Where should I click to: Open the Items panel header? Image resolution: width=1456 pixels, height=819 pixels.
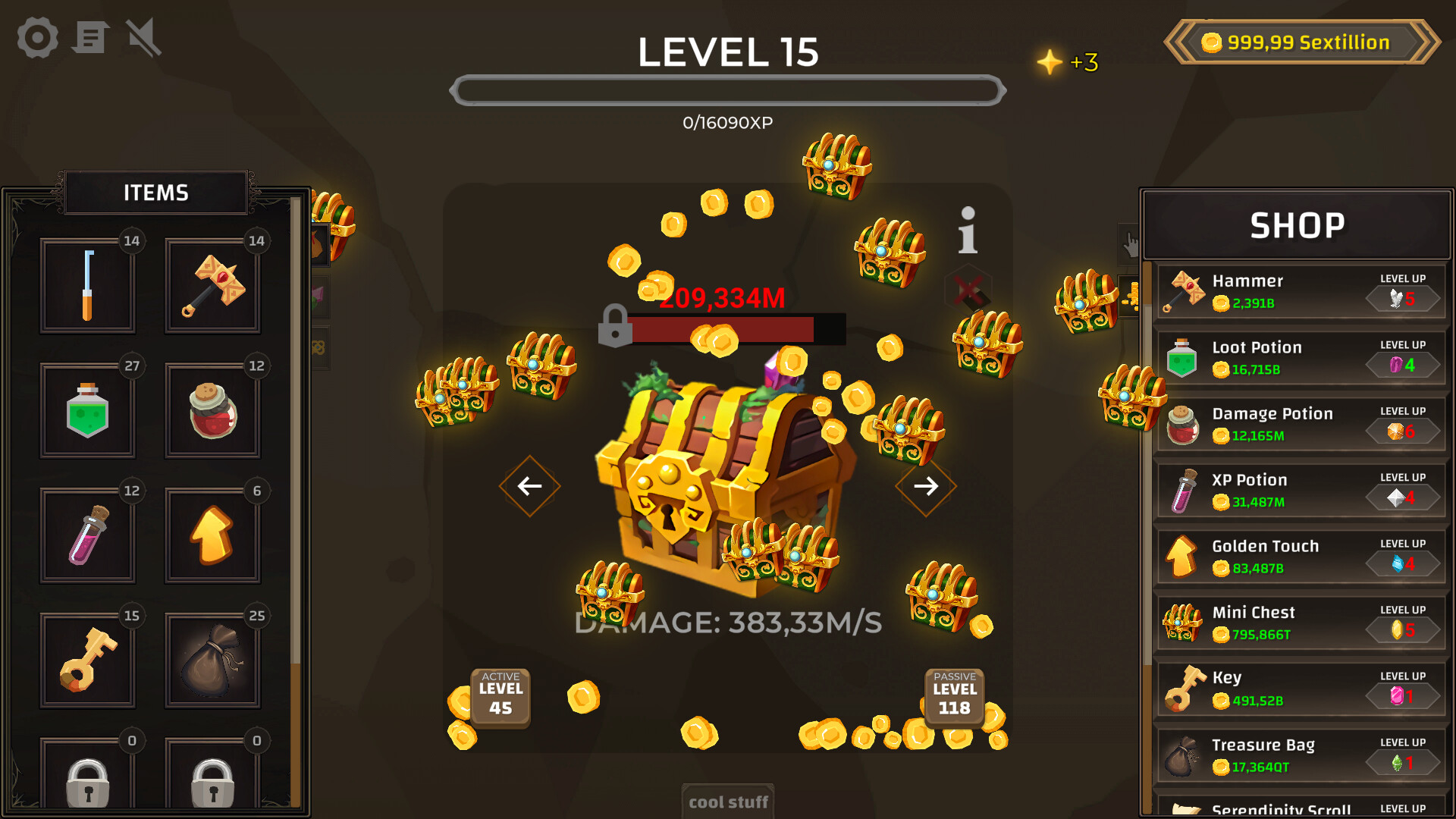pos(155,192)
